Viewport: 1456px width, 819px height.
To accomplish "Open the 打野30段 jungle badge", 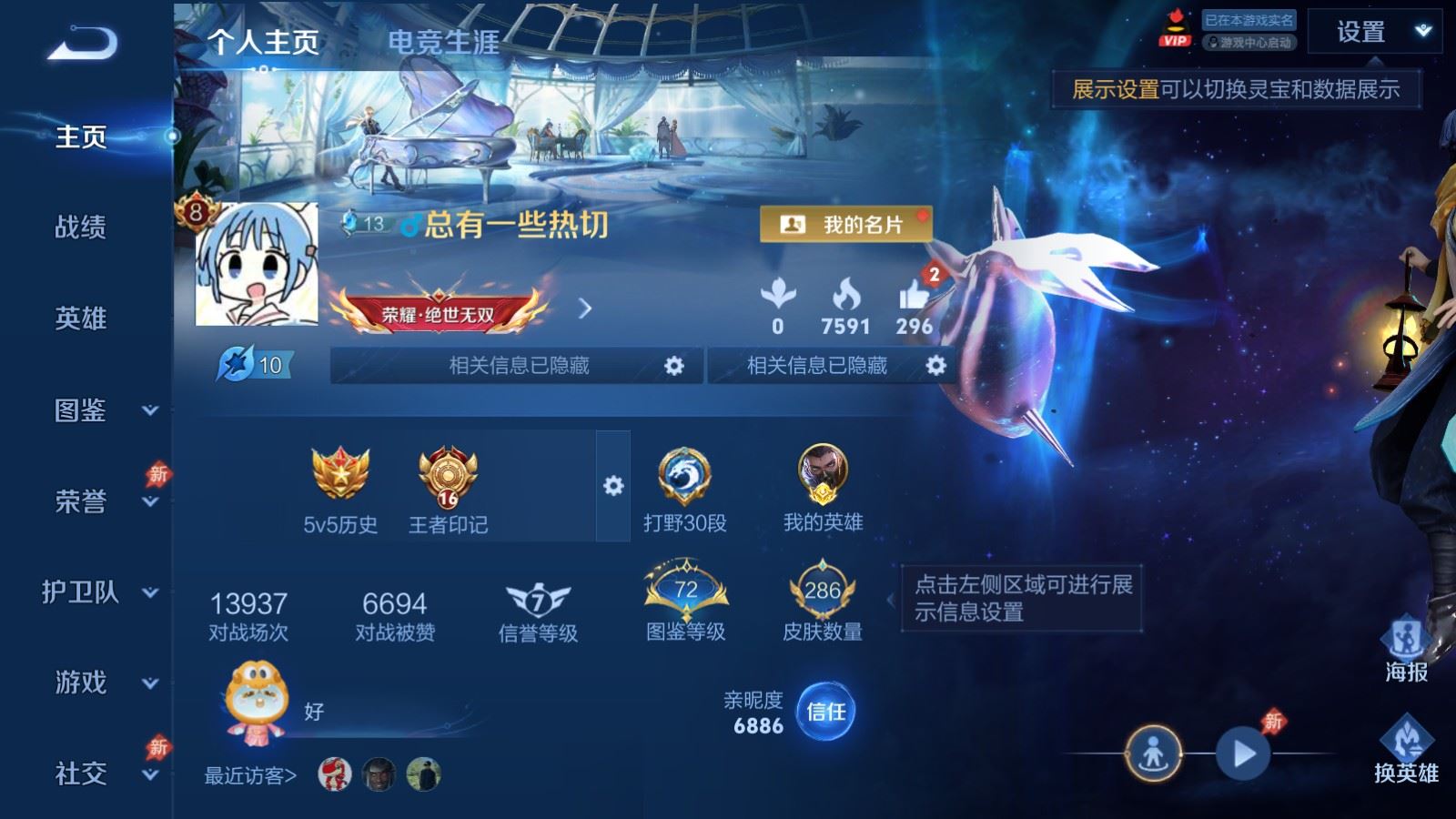I will tap(684, 473).
